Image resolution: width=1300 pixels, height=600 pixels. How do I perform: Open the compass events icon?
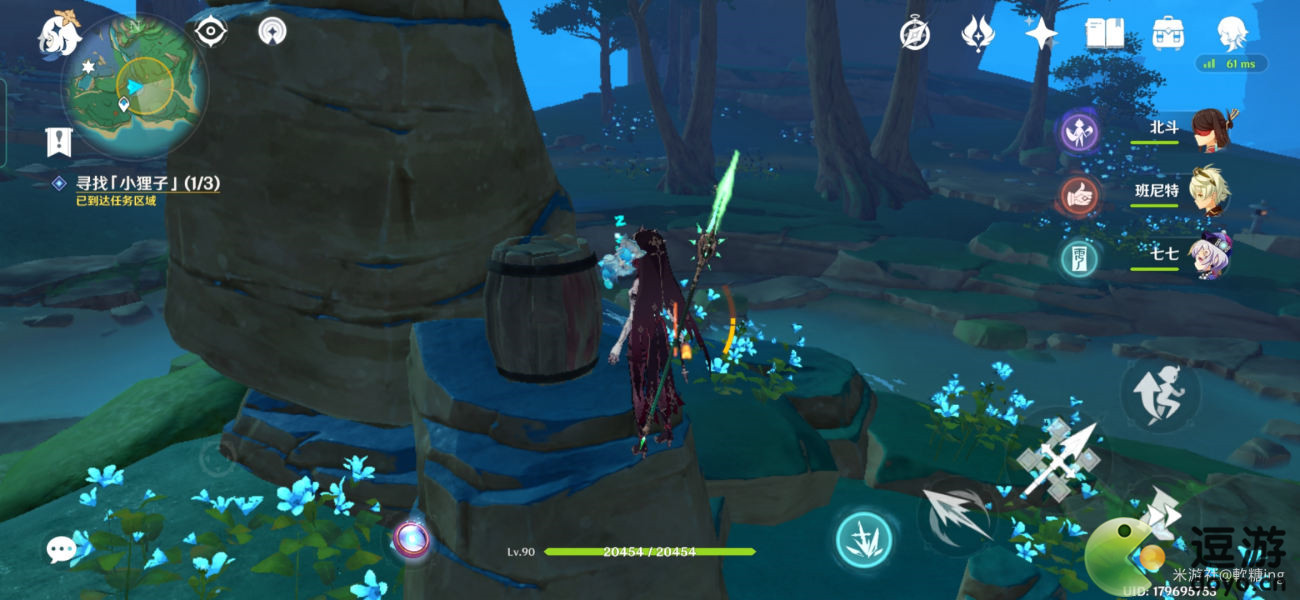click(x=915, y=34)
